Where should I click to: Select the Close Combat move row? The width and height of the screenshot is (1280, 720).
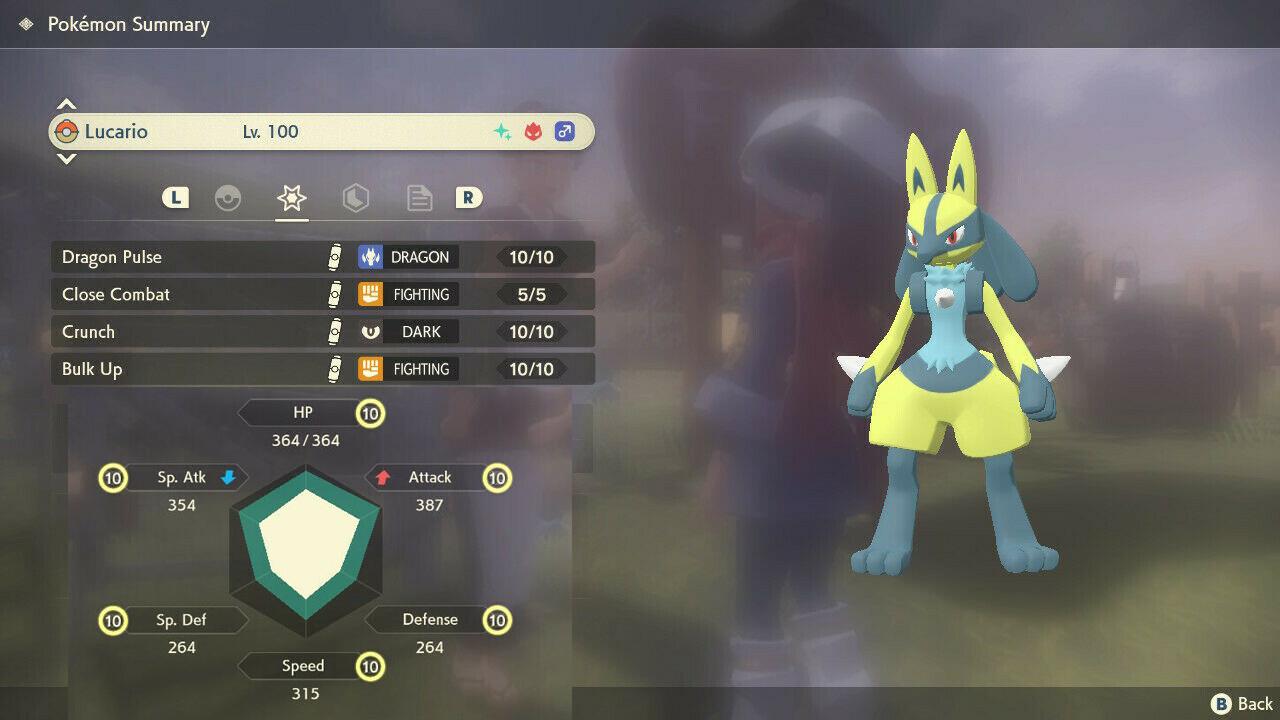(x=200, y=294)
